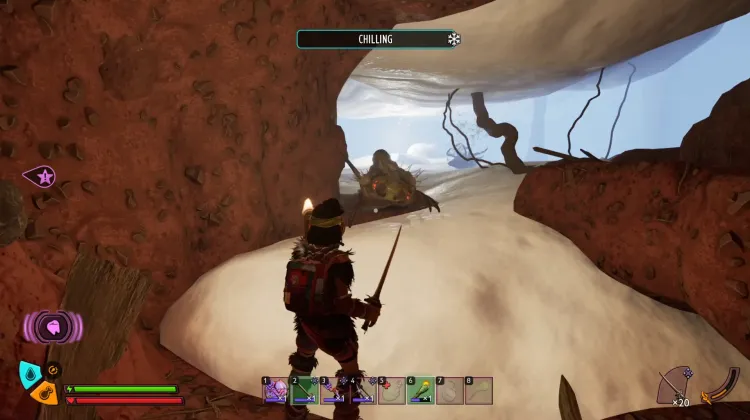Click the Chilling status banner

coord(378,39)
